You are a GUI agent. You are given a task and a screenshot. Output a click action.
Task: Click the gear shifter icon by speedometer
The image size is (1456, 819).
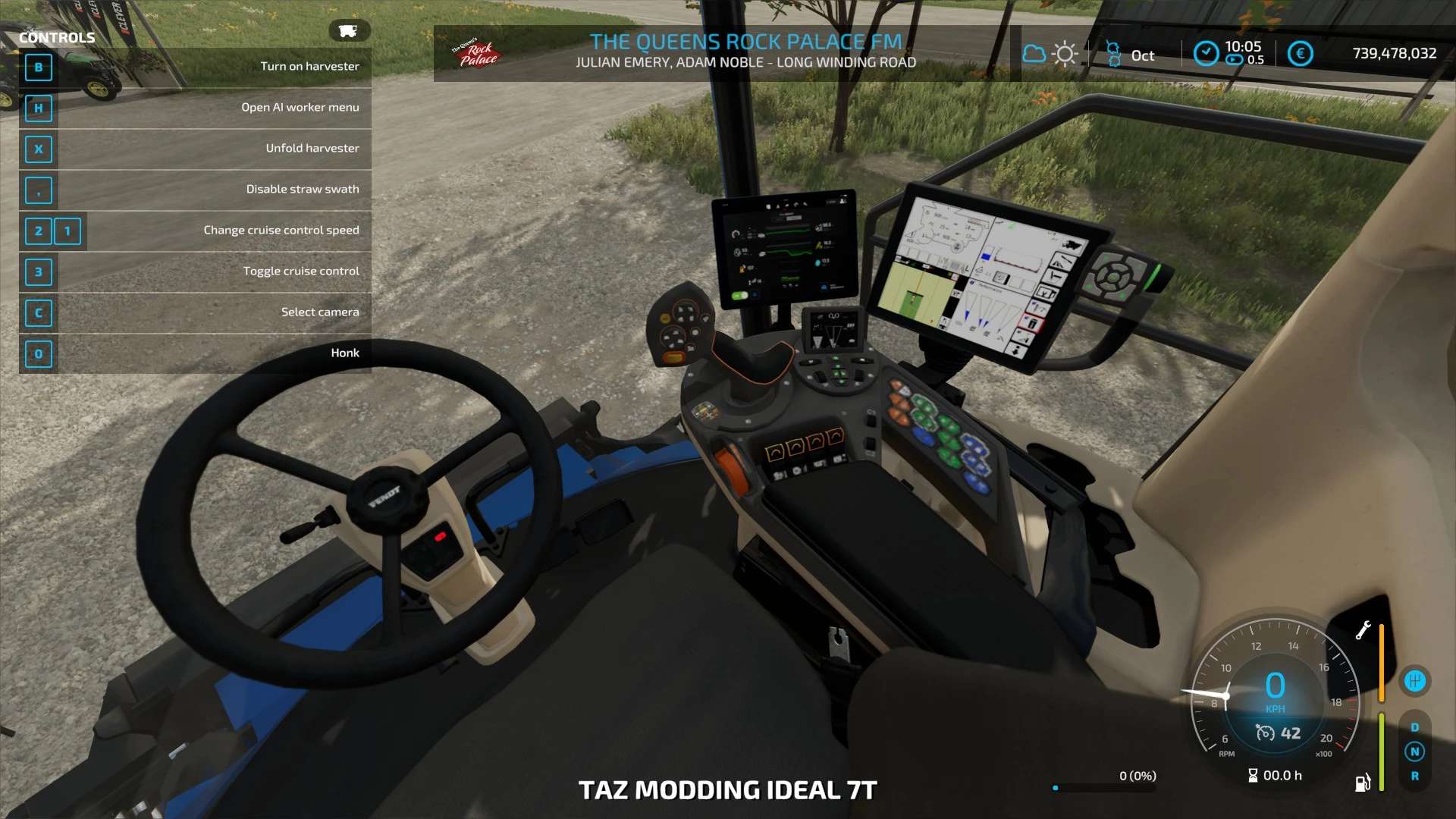coord(1414,681)
